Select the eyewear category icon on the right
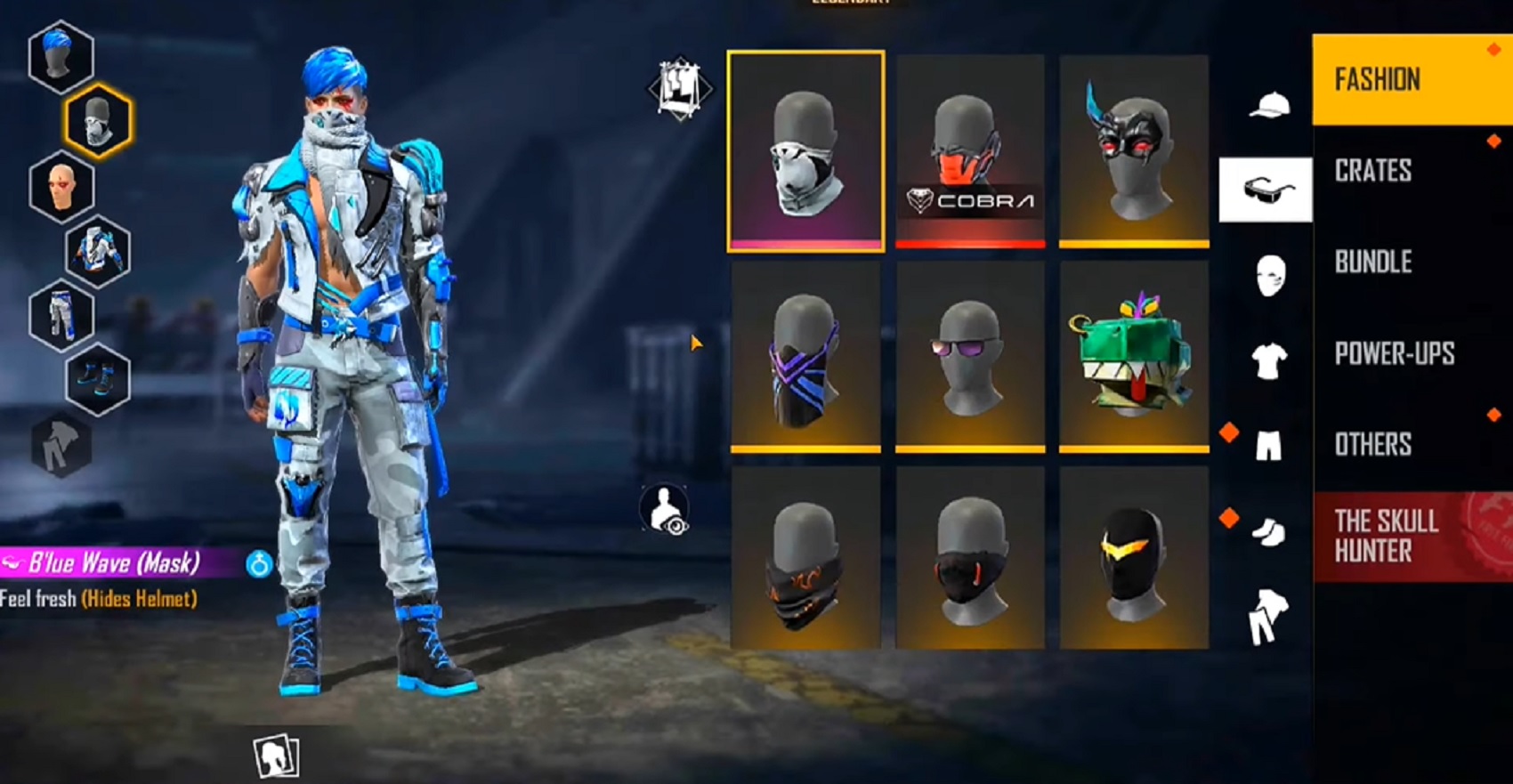This screenshot has width=1513, height=784. click(x=1266, y=187)
